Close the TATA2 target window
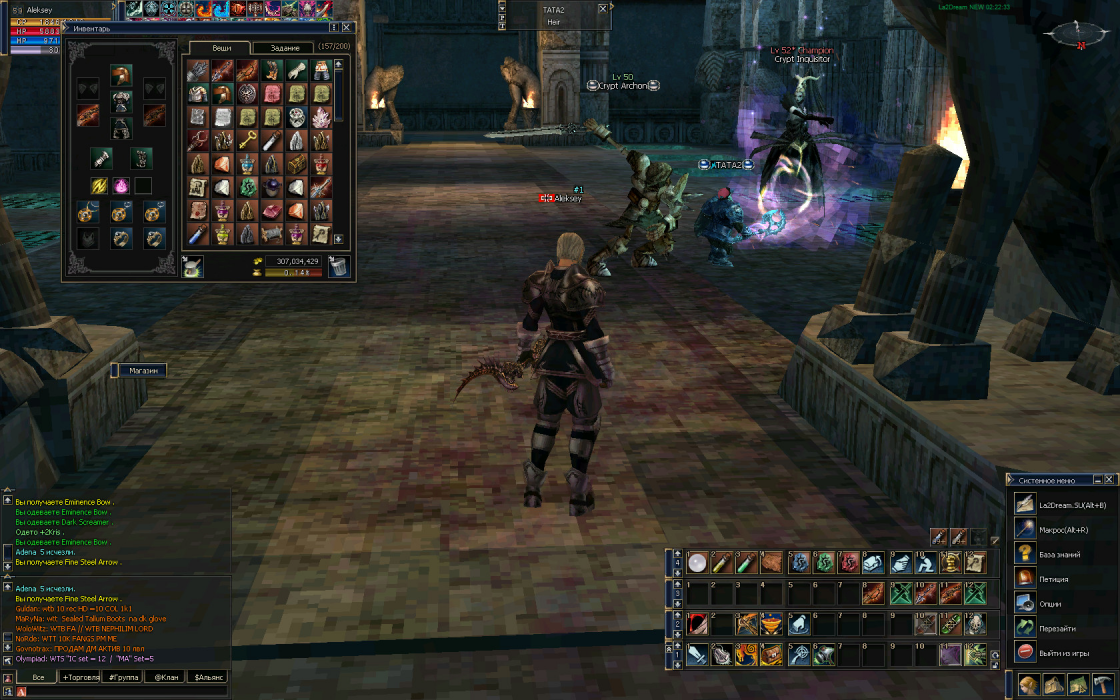1120x700 pixels. pyautogui.click(x=602, y=8)
